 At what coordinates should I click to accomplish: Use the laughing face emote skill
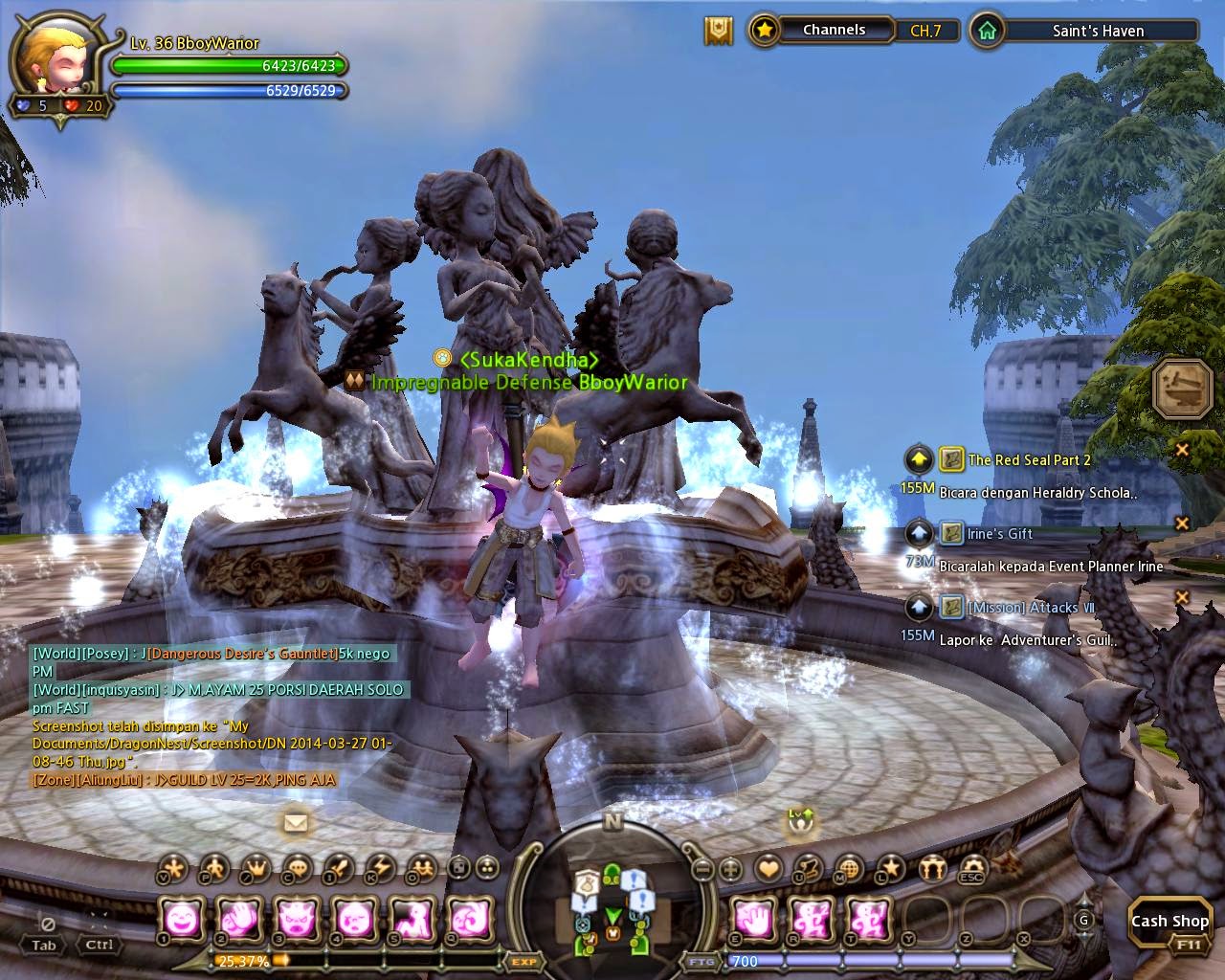point(180,920)
